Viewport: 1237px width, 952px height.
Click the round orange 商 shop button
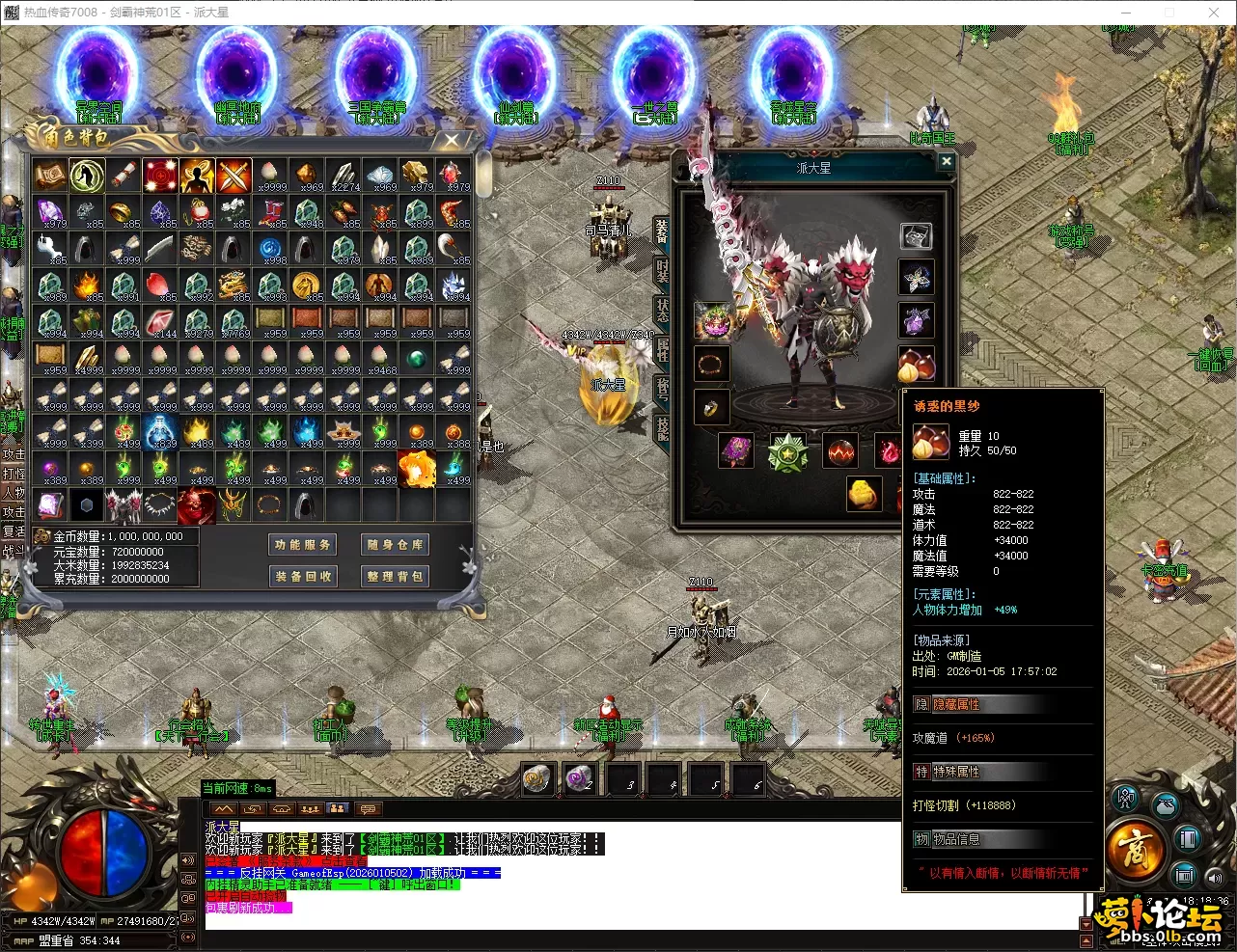1135,851
